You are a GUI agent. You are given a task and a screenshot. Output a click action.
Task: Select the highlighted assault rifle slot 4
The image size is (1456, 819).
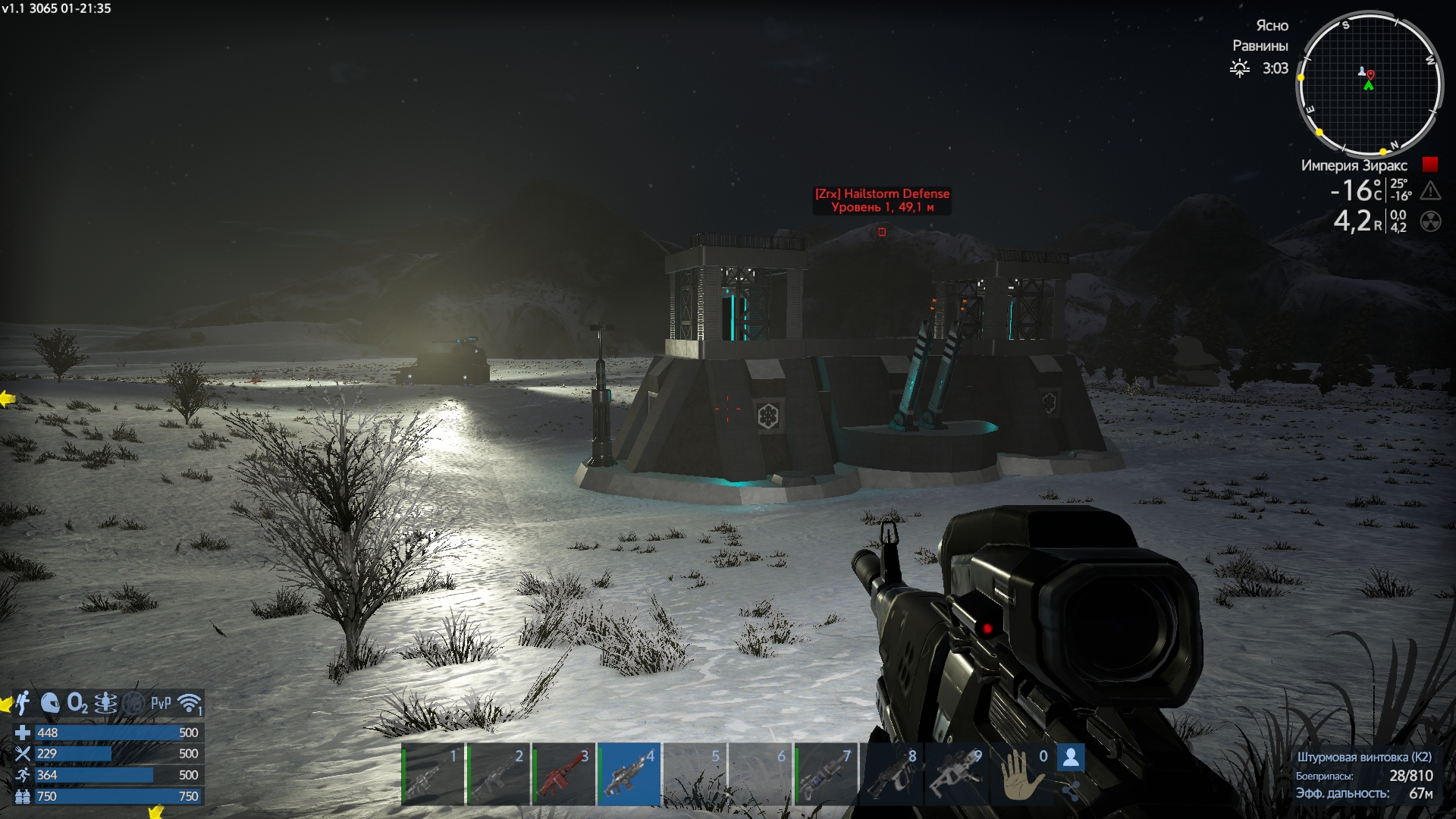tap(629, 774)
